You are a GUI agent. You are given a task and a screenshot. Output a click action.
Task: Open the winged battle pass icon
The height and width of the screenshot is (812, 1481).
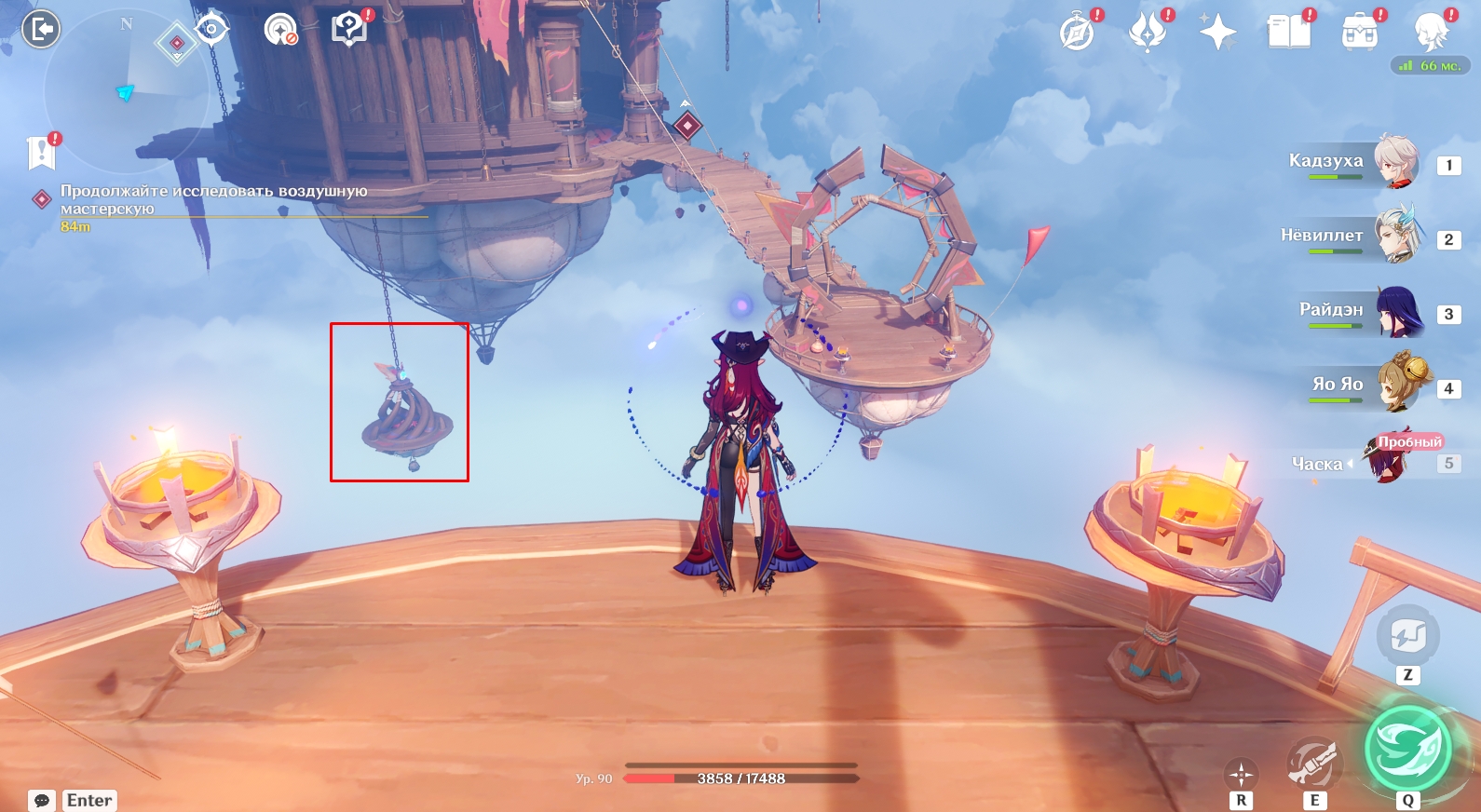tap(1148, 34)
